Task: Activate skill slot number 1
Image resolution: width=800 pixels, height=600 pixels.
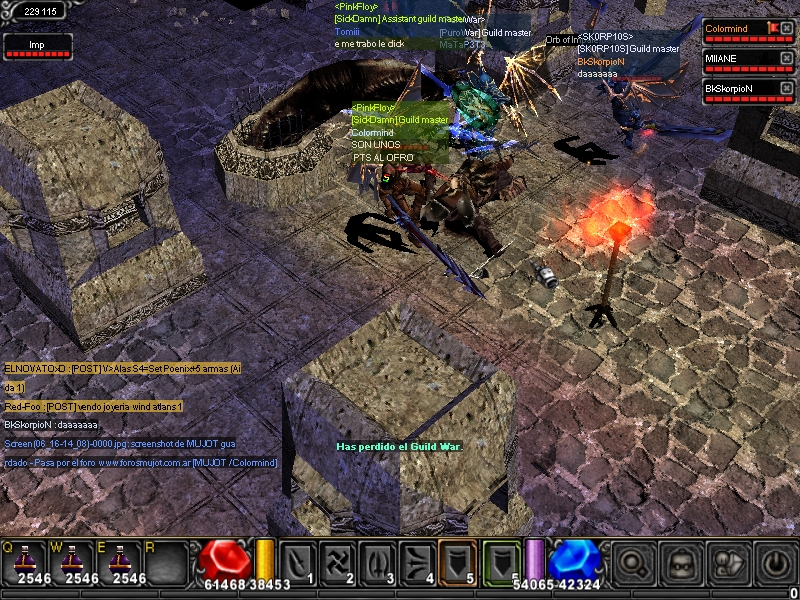Action: point(298,562)
